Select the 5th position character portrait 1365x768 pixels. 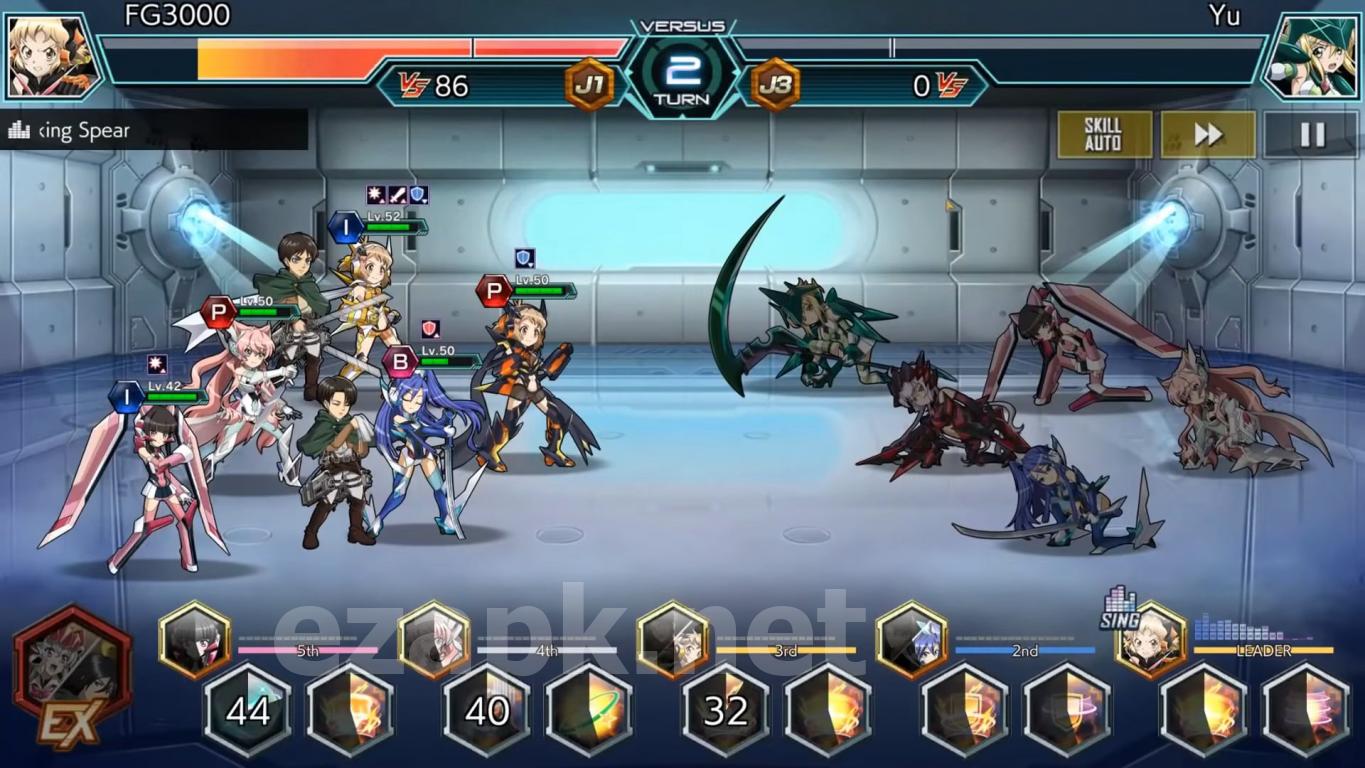coord(194,640)
